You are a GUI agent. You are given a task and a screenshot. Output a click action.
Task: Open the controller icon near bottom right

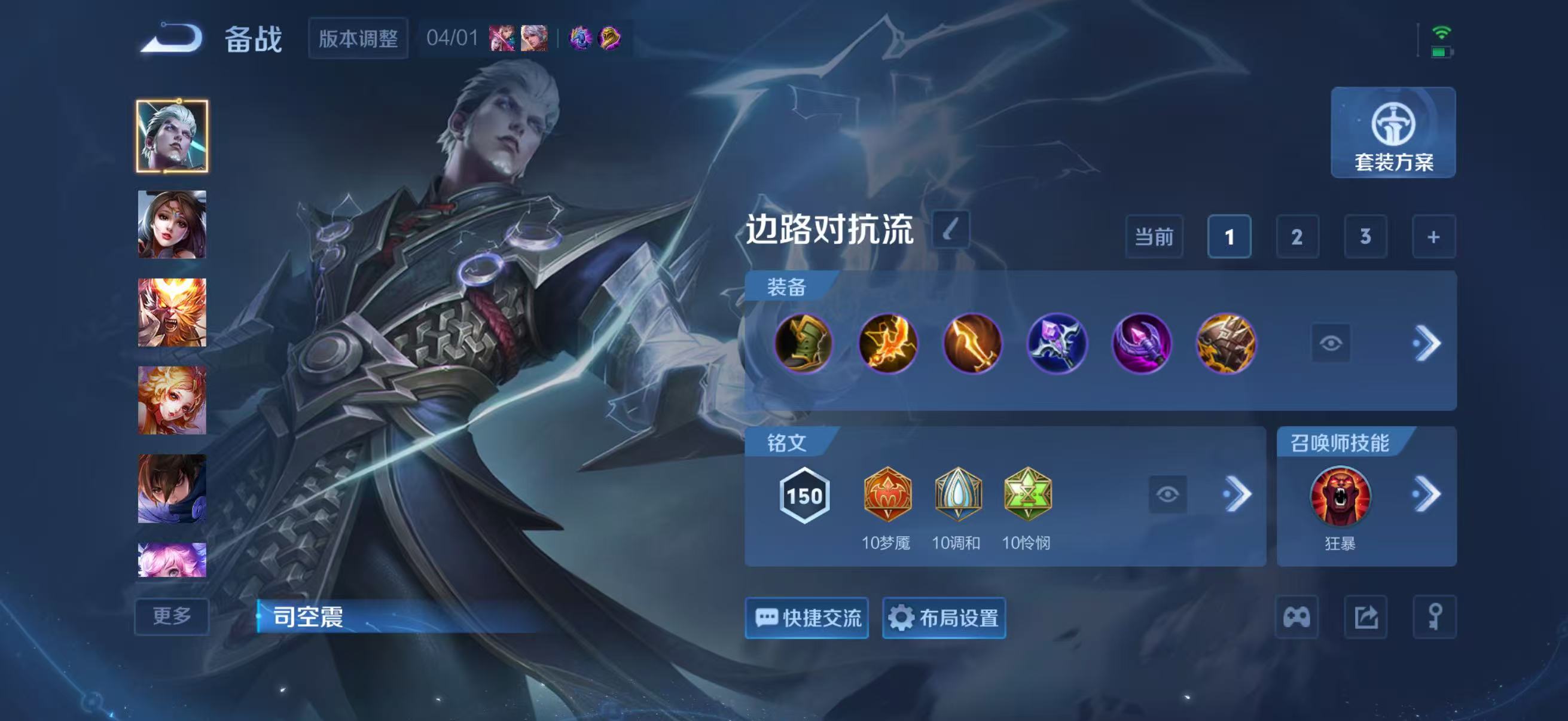pos(1295,617)
